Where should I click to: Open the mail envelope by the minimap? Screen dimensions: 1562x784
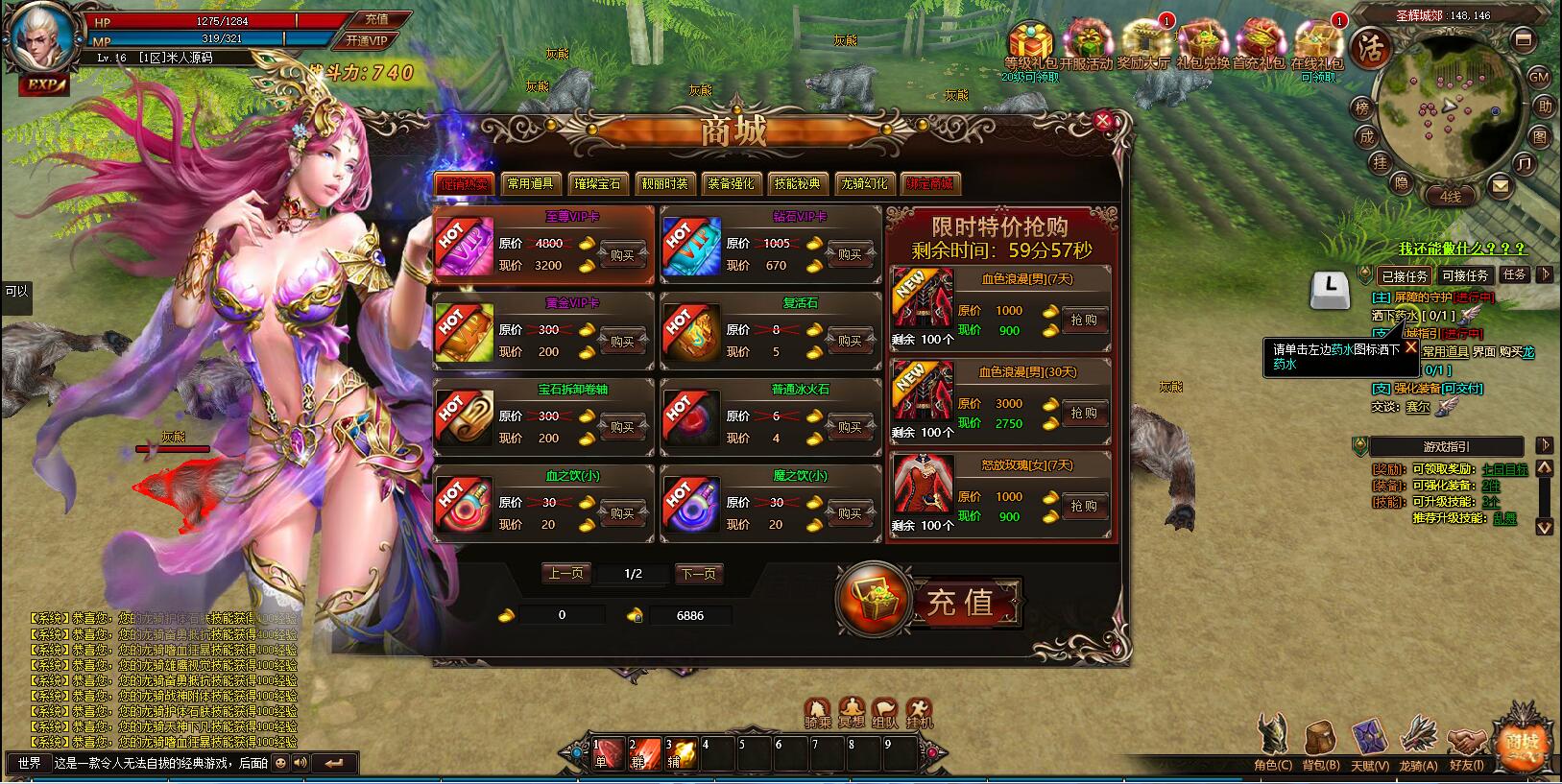(1500, 186)
